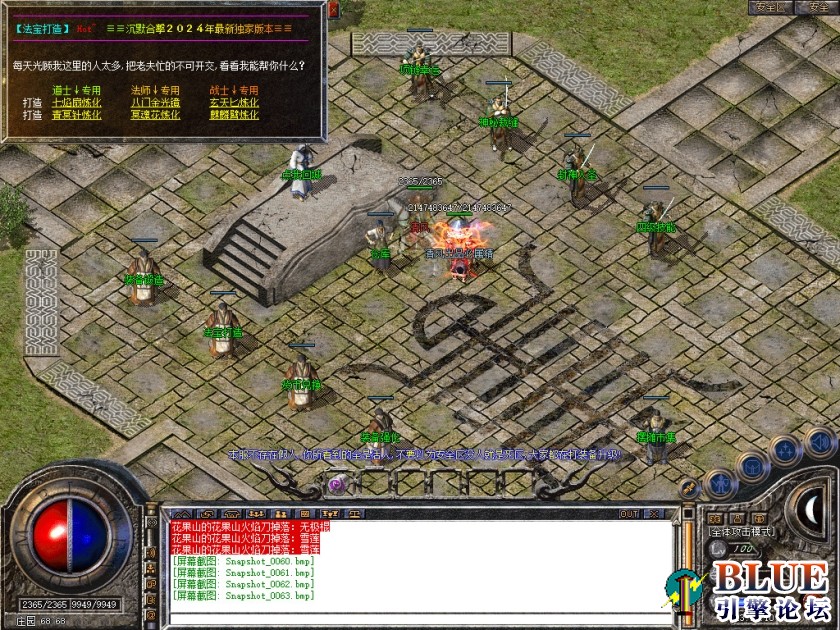Choose the 十焰扇炼化 crafting option

[x=76, y=102]
